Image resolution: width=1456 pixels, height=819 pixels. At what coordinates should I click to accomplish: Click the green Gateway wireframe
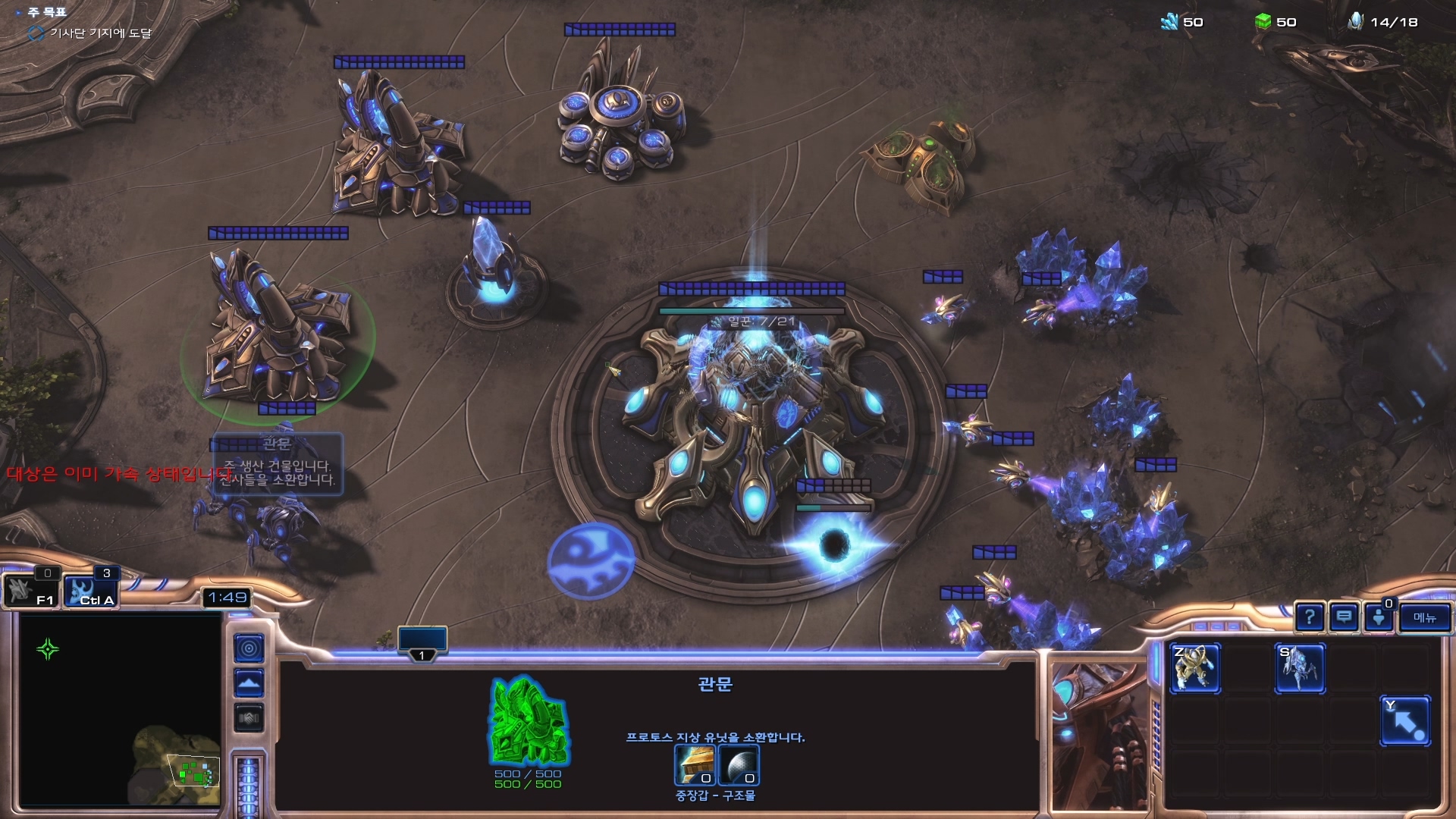point(529,722)
